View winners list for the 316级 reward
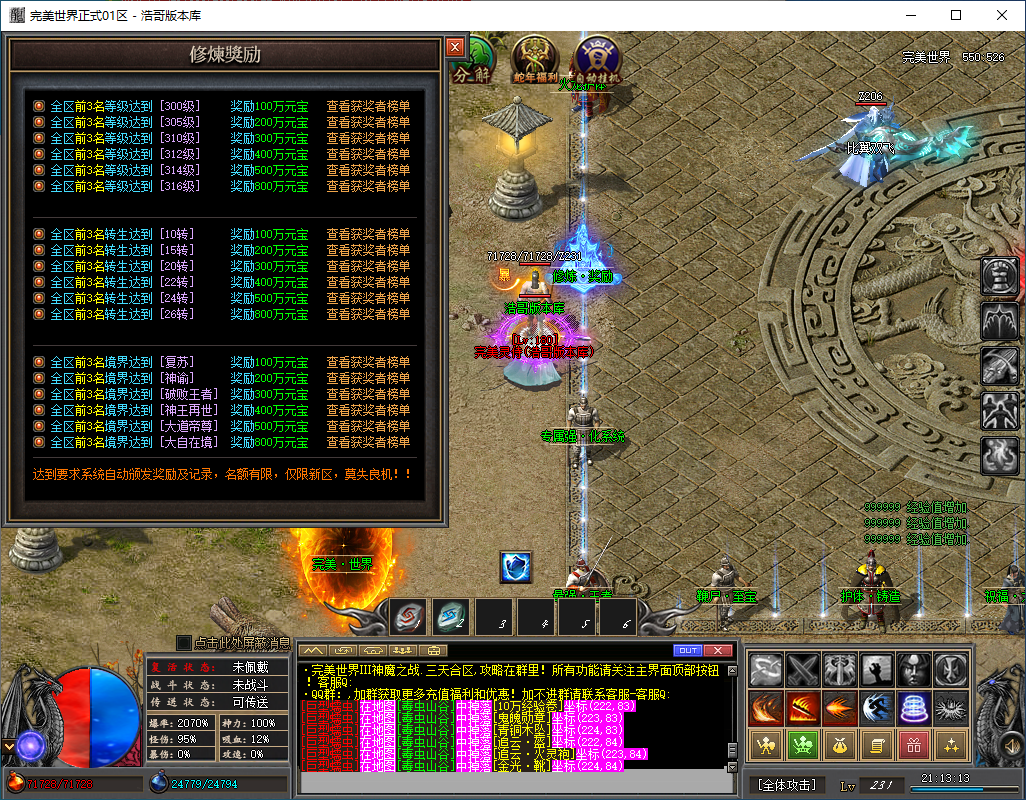Image resolution: width=1026 pixels, height=800 pixels. click(368, 186)
